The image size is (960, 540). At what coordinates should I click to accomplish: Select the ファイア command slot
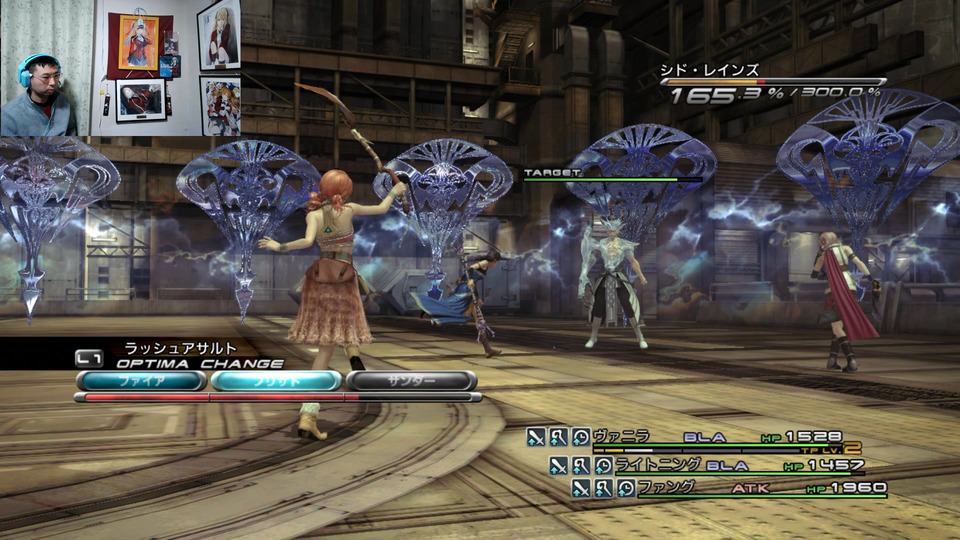pos(141,381)
